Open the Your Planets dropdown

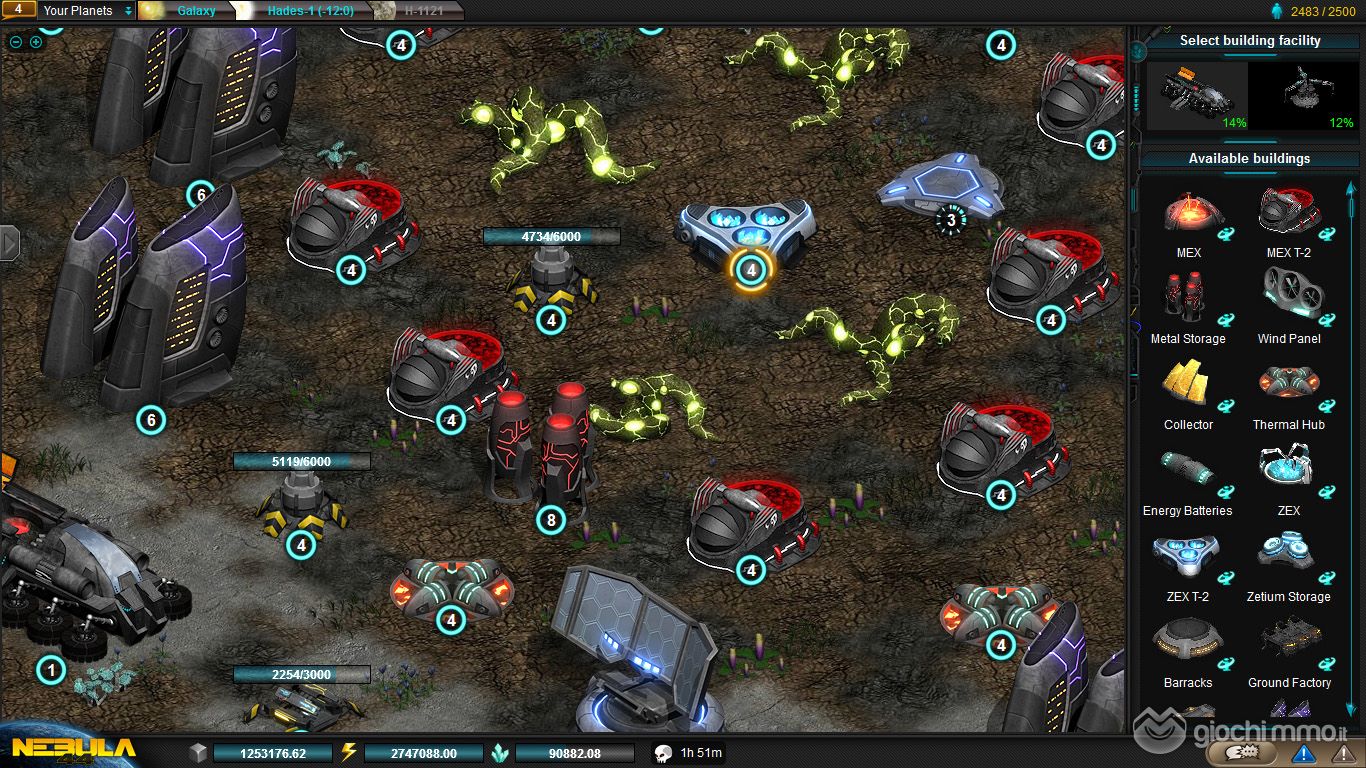86,11
